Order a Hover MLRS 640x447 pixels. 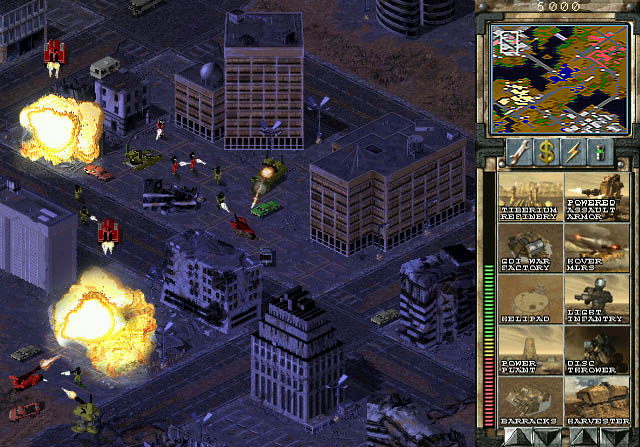coord(596,248)
